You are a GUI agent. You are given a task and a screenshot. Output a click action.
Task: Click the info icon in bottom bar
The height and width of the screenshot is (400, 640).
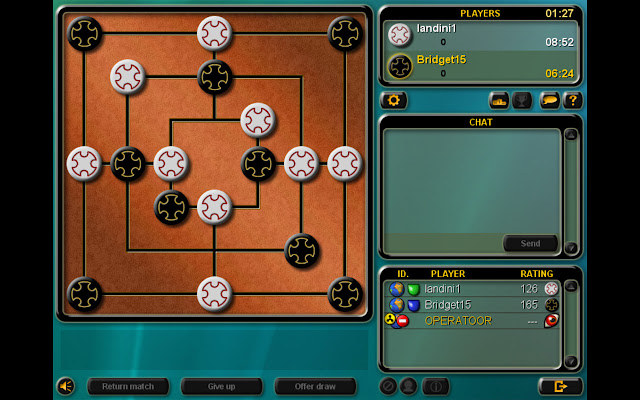(x=435, y=386)
